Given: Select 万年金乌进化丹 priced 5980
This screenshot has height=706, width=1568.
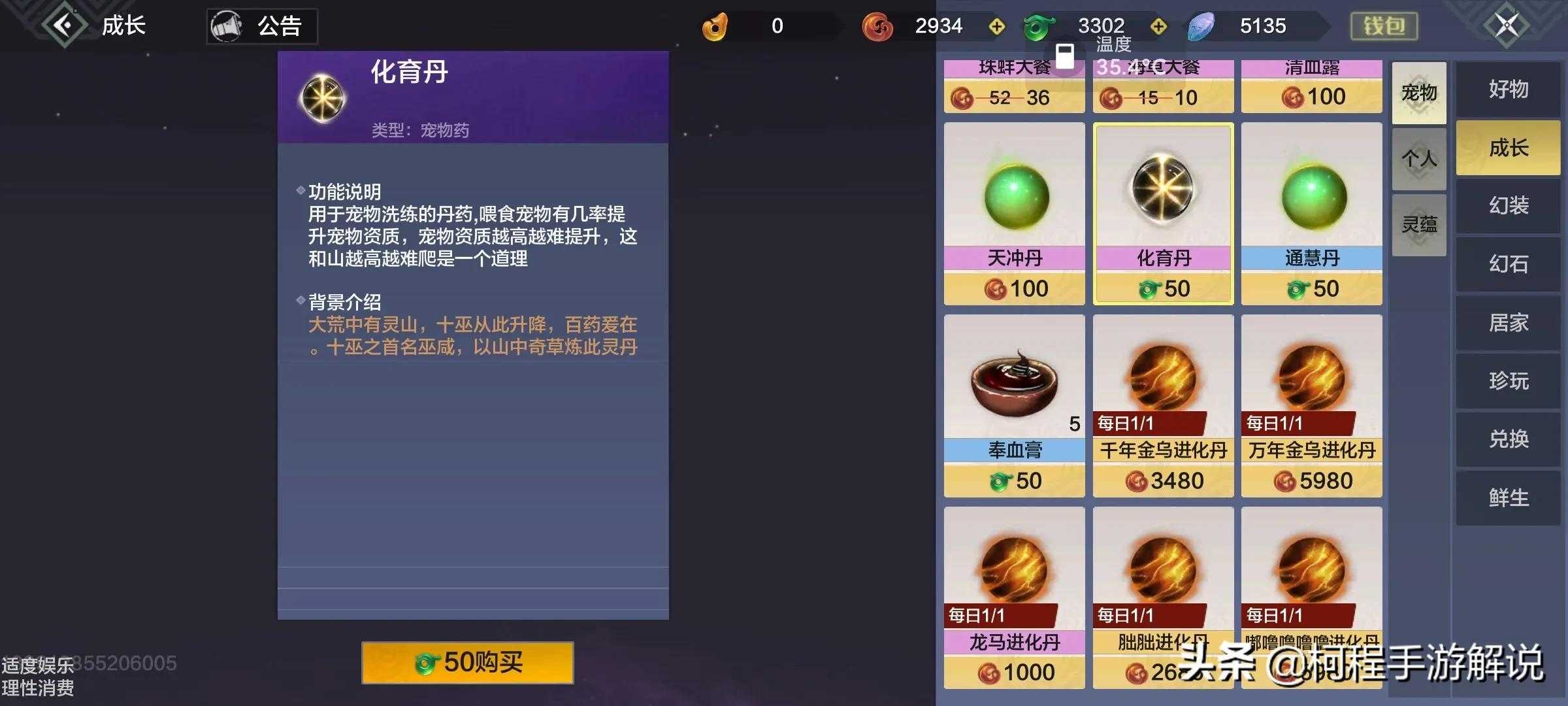Looking at the screenshot, I should click(x=1311, y=405).
